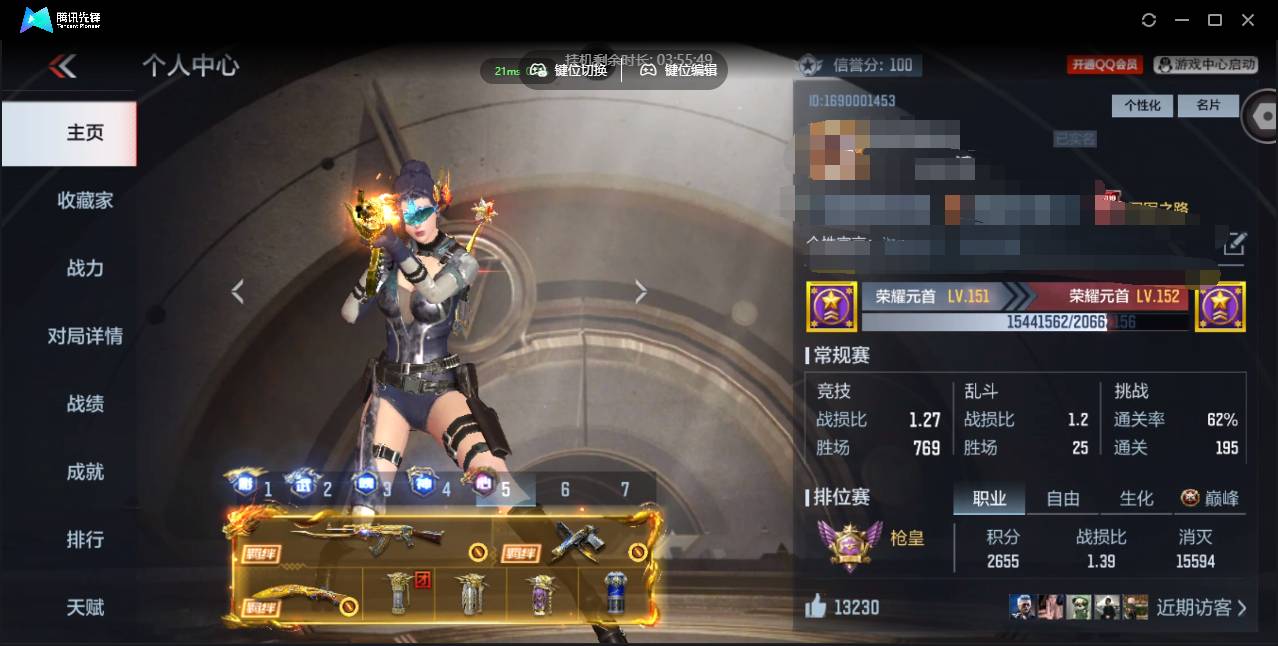Image resolution: width=1278 pixels, height=646 pixels.
Task: Open the 成就 section
Action: point(85,472)
